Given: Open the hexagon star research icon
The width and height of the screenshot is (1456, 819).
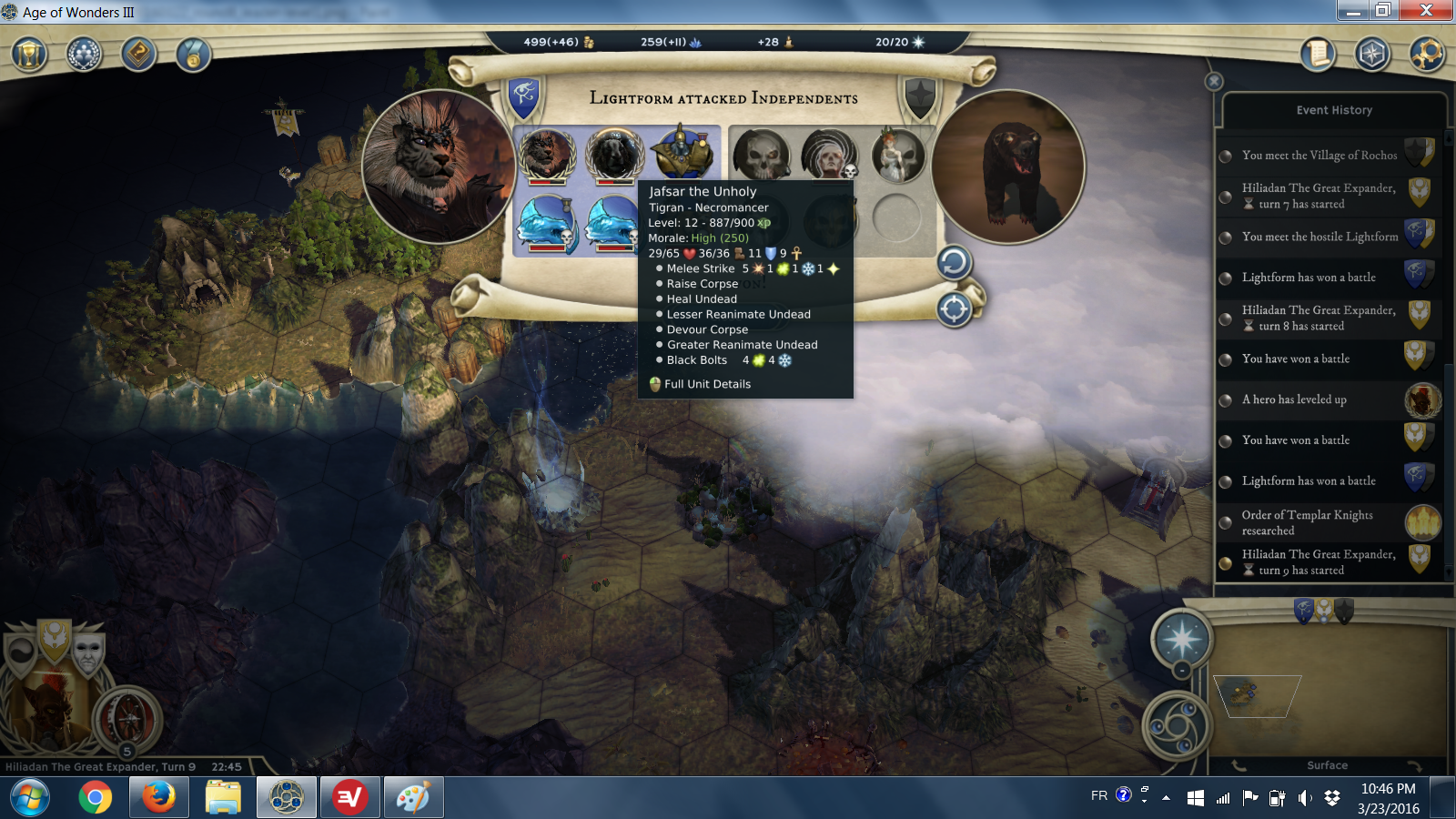Looking at the screenshot, I should (1372, 55).
